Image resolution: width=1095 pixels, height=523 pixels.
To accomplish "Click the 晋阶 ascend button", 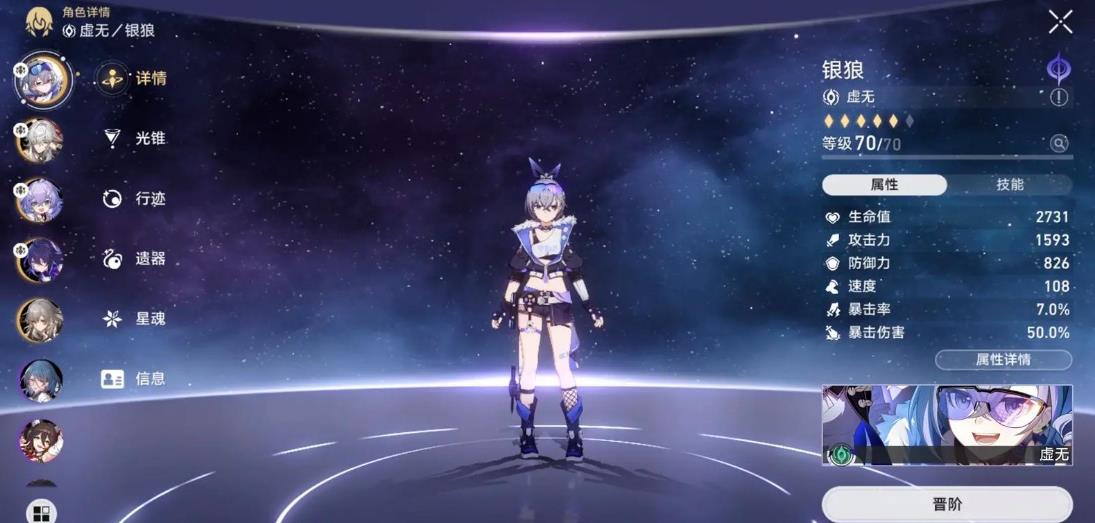I will [x=946, y=504].
